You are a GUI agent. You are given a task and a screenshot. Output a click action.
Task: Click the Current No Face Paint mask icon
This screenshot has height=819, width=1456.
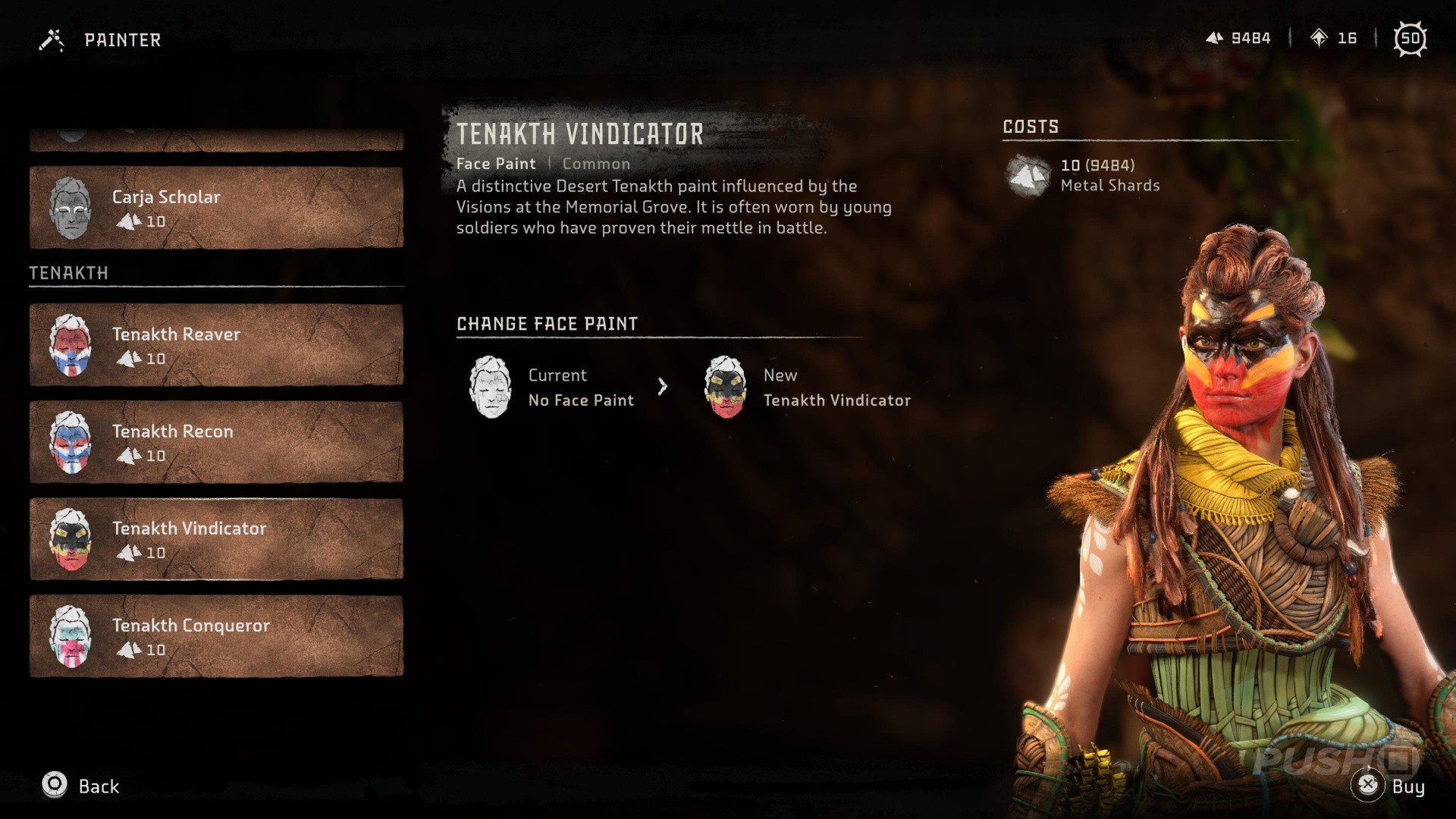tap(490, 388)
